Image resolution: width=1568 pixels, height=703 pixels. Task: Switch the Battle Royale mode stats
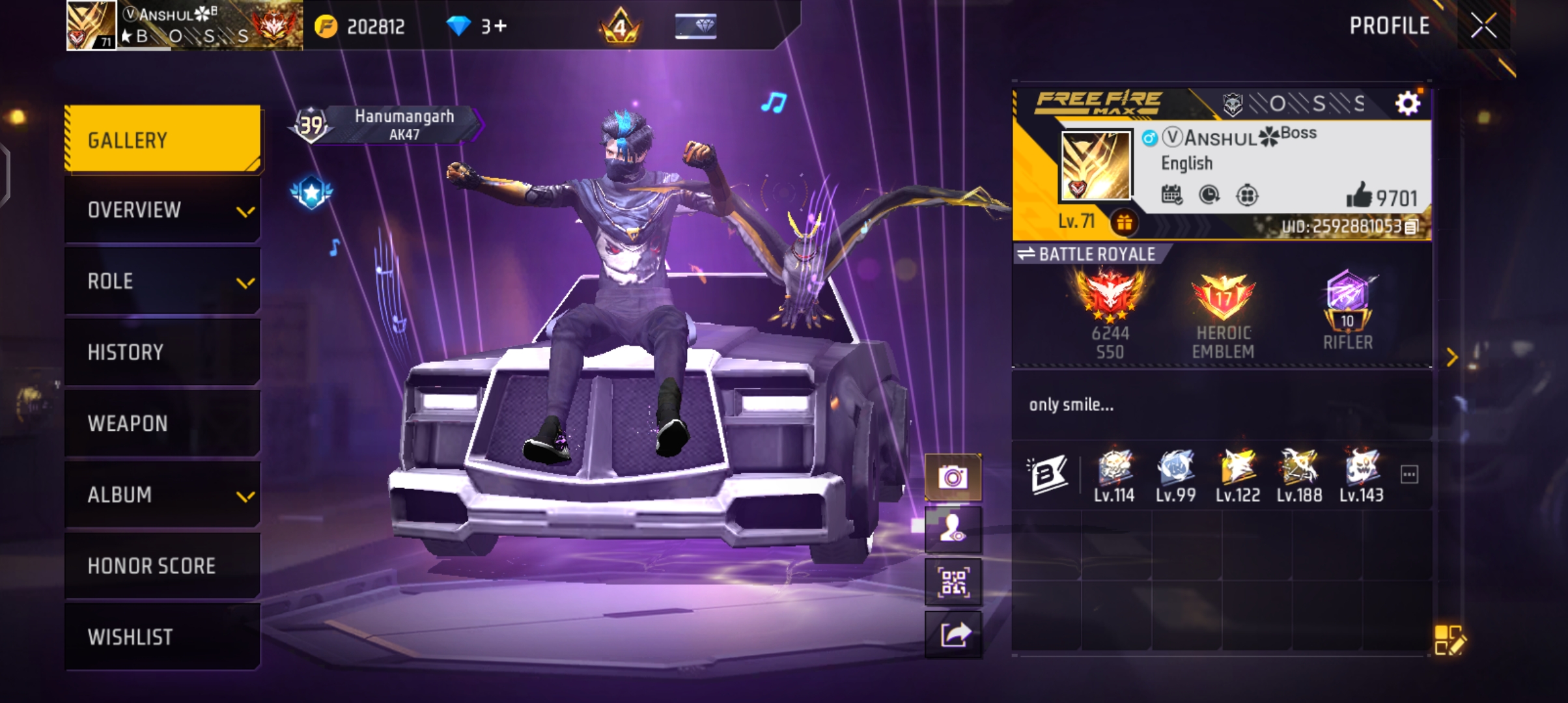[1027, 254]
